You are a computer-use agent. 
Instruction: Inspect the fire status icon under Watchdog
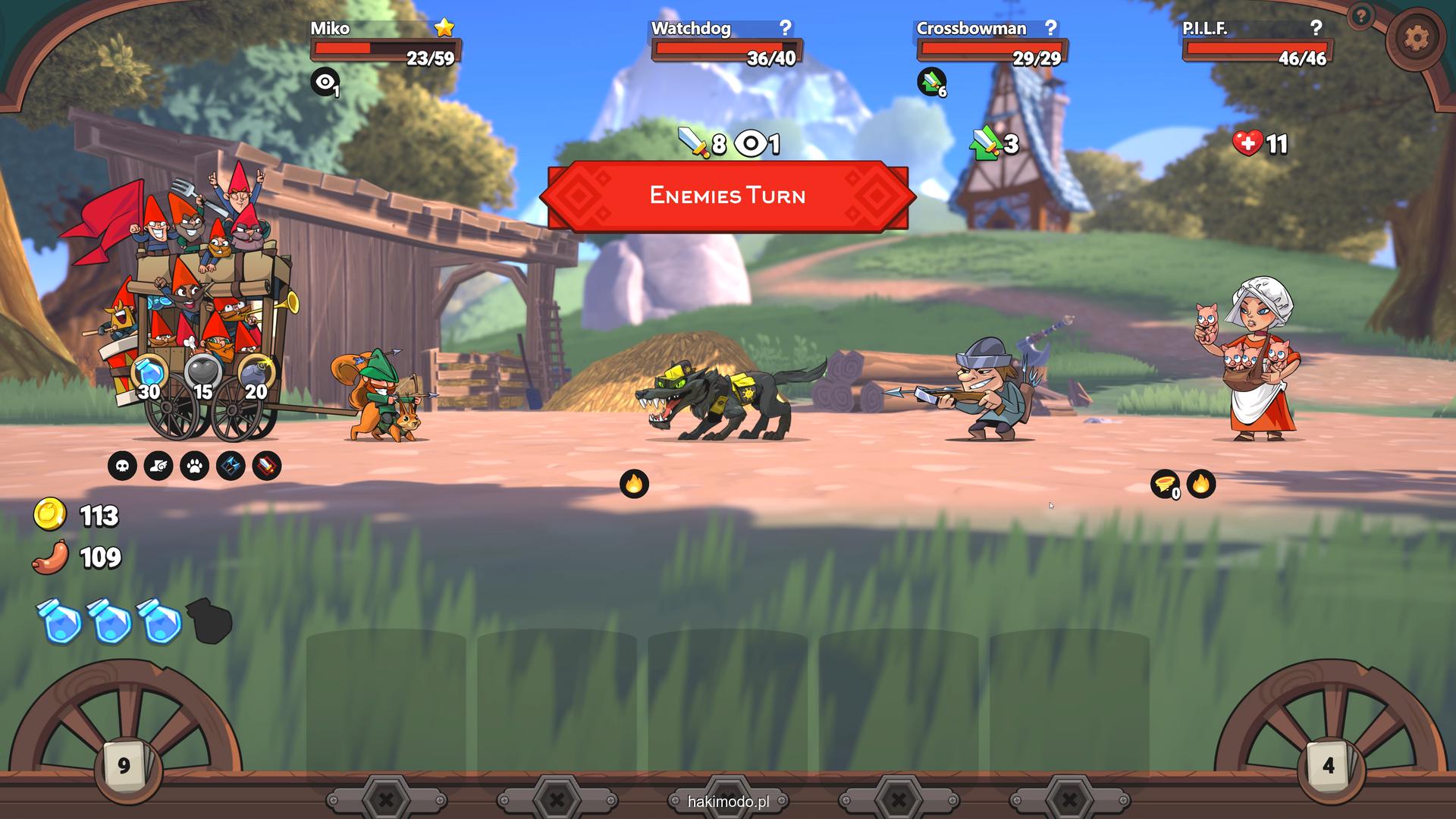point(634,483)
